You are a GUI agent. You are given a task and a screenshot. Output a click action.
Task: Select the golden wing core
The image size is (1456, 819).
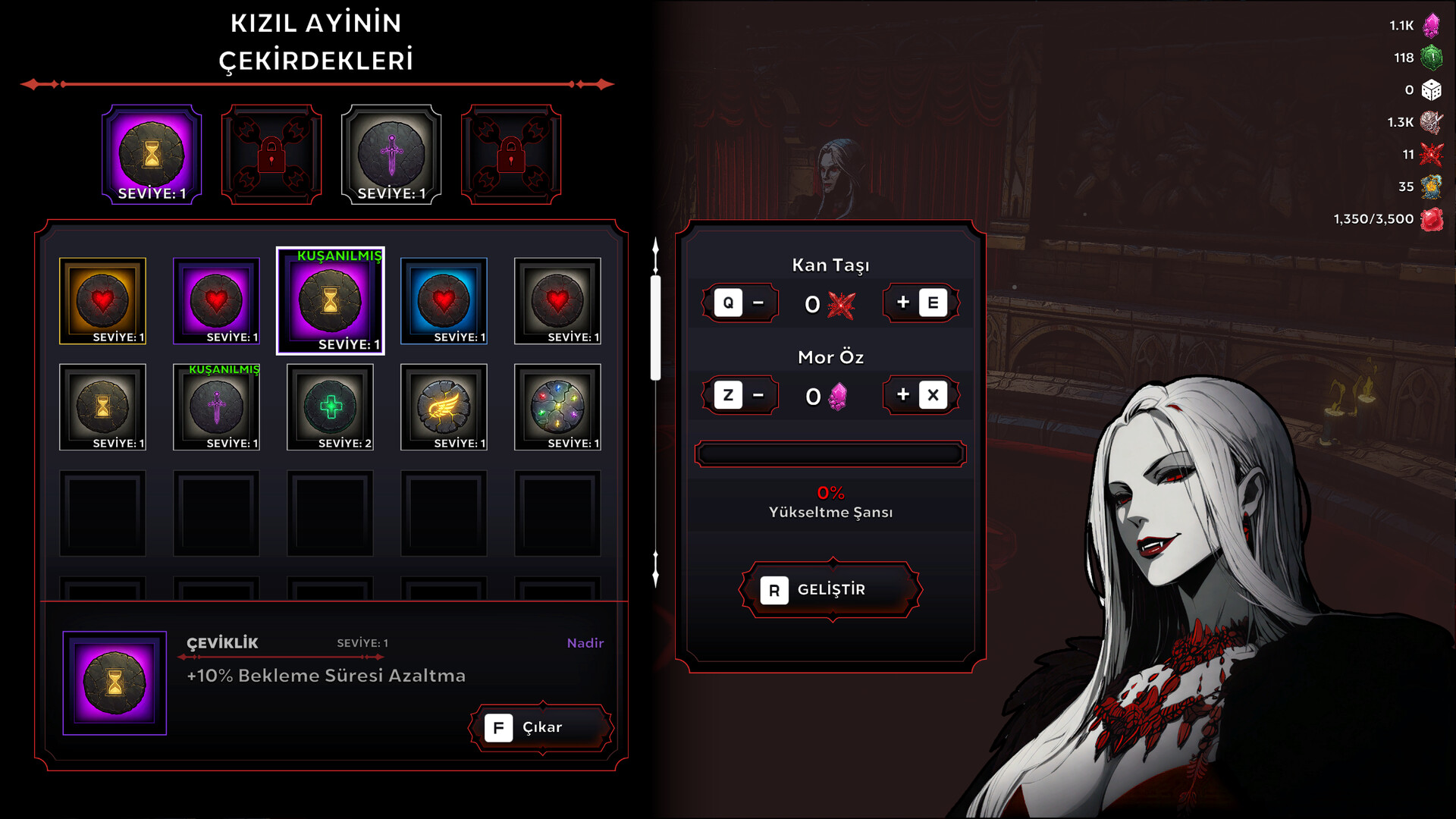[x=444, y=407]
